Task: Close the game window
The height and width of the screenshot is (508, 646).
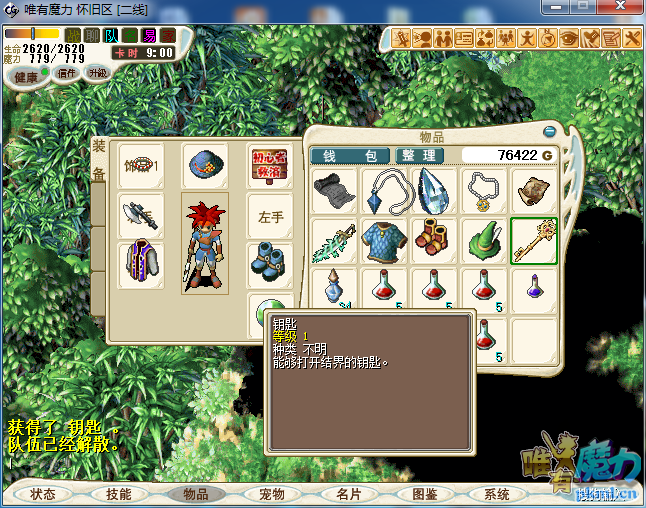Action: click(x=621, y=9)
